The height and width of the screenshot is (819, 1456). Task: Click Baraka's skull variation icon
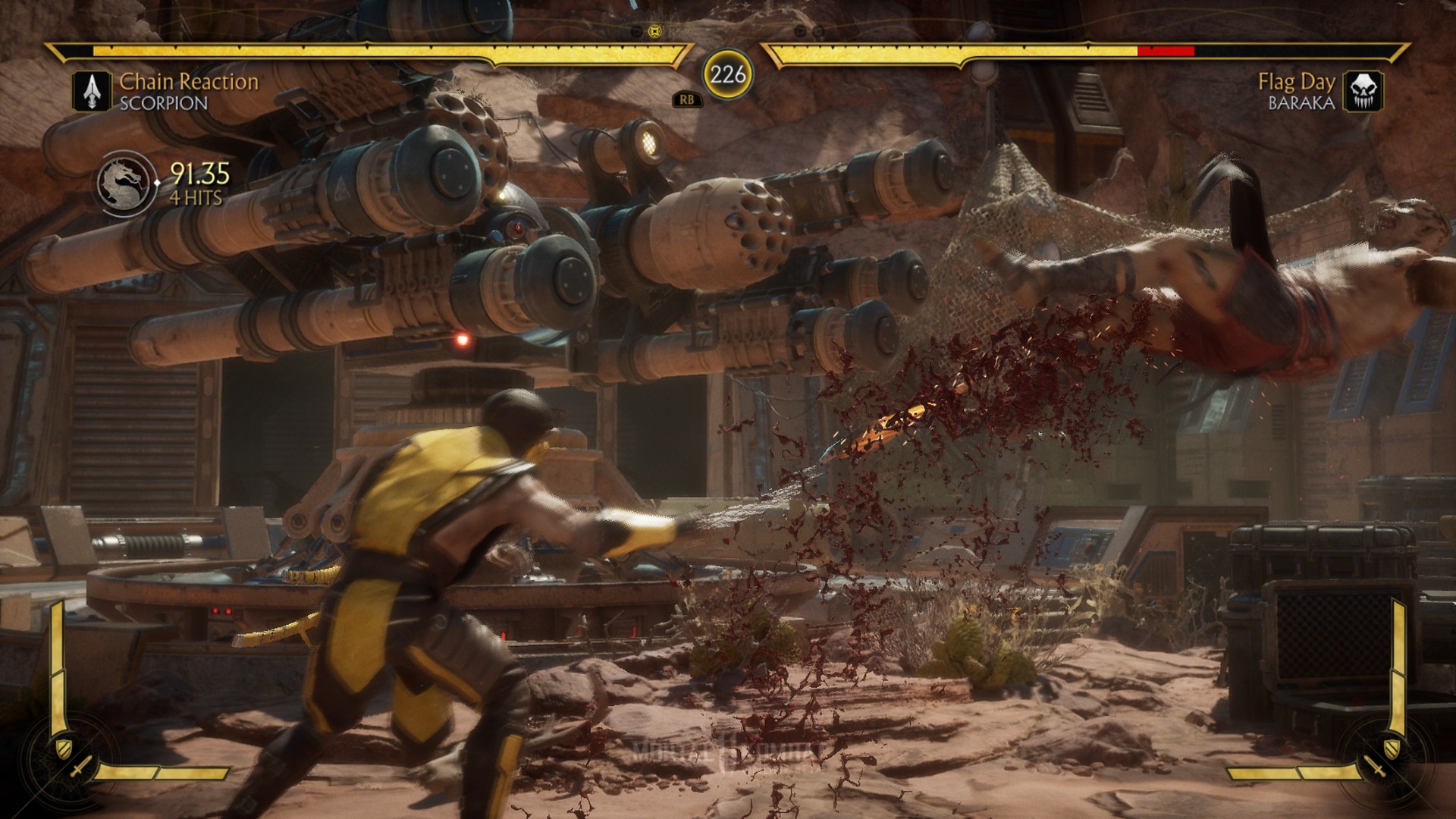1363,92
